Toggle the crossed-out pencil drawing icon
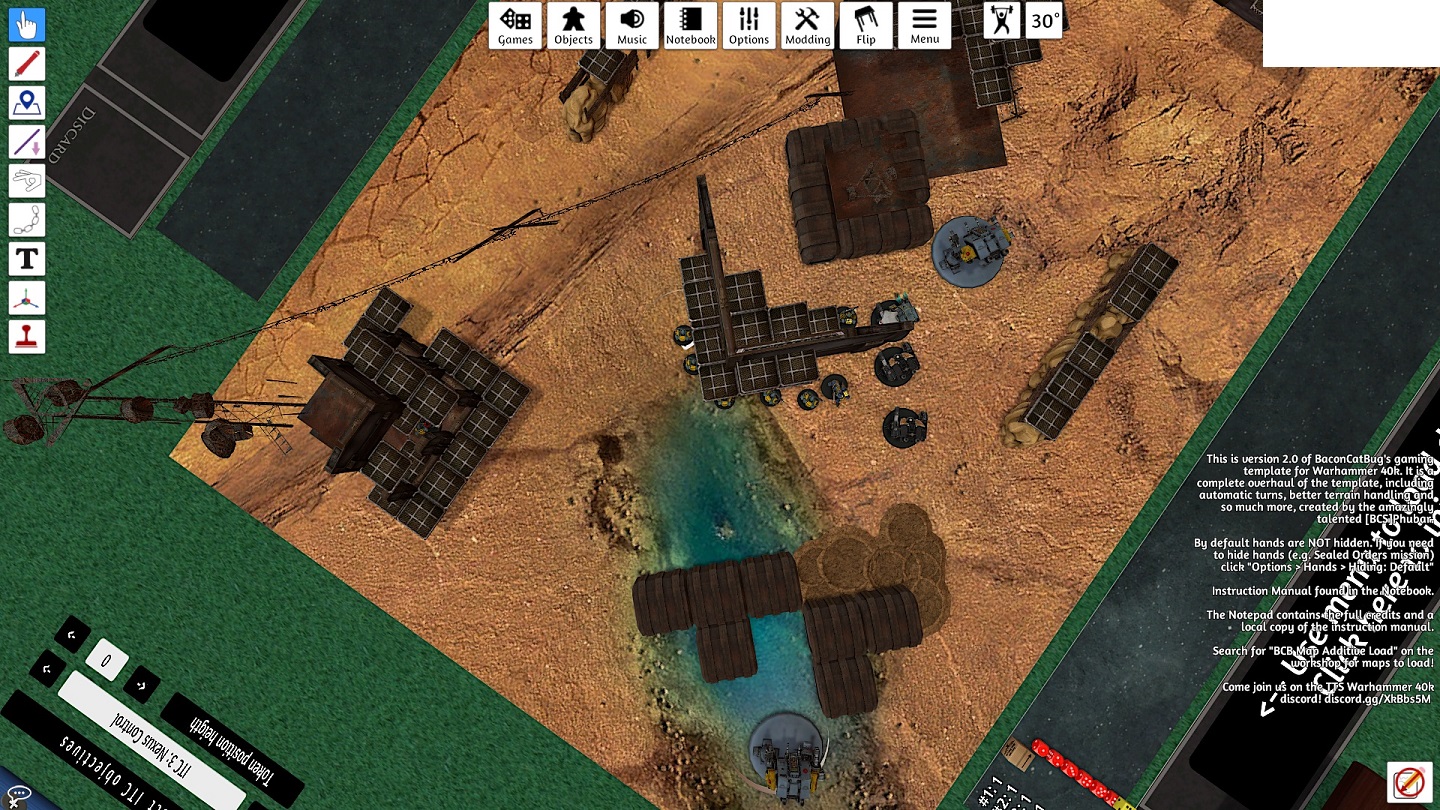 [x=1407, y=781]
